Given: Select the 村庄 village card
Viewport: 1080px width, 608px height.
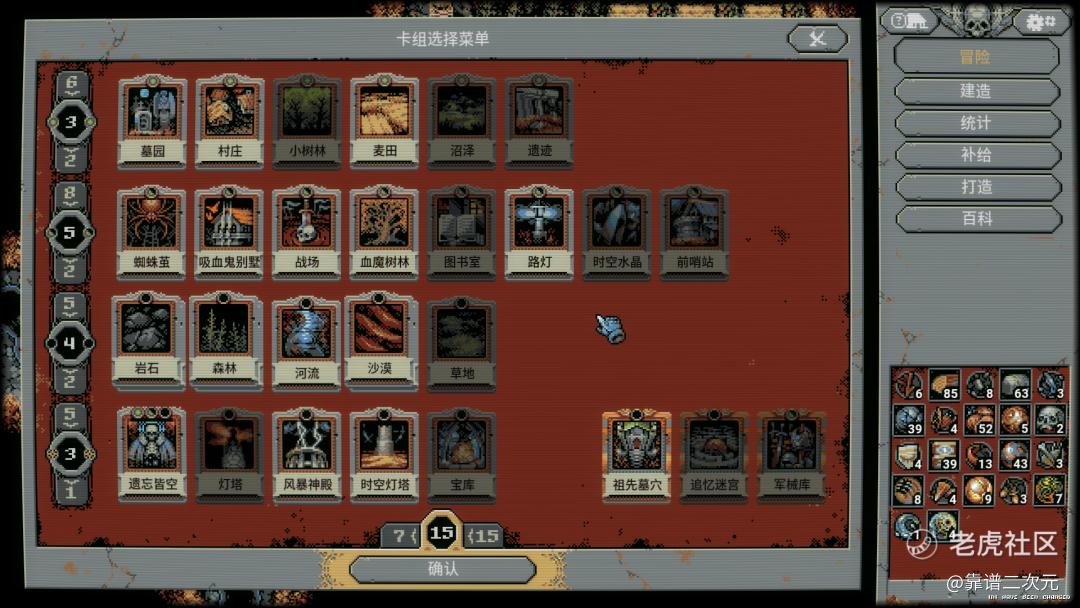Looking at the screenshot, I should pyautogui.click(x=230, y=122).
